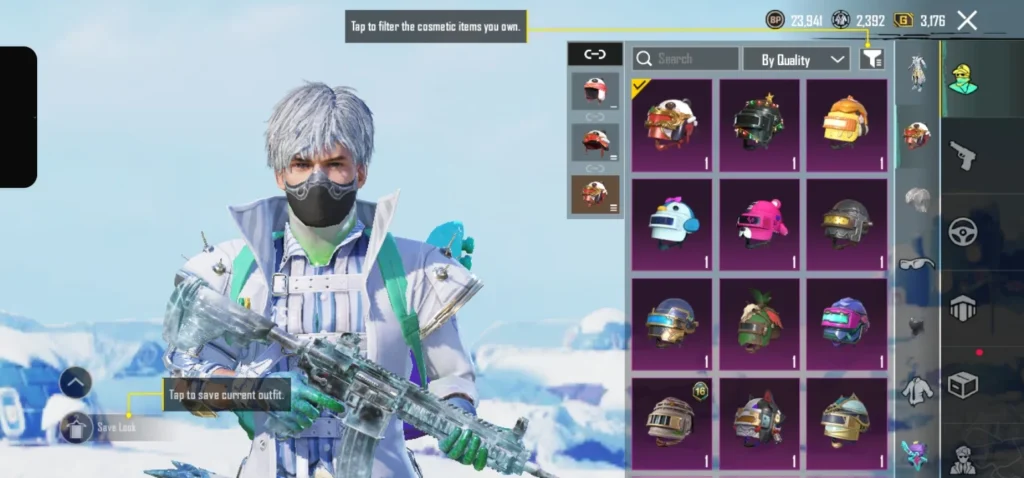Viewport: 1024px width, 478px height.
Task: Equip the pink bear helmet
Action: (759, 224)
